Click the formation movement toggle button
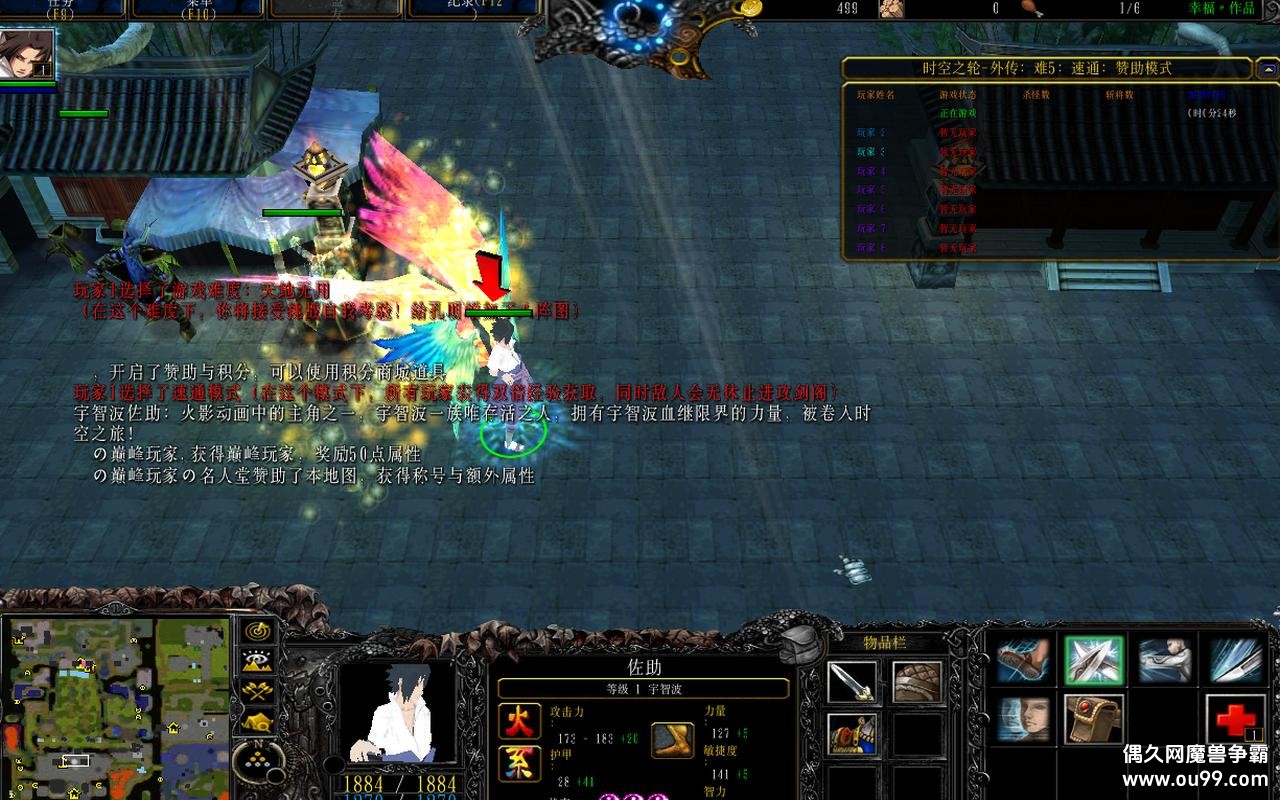 point(258,721)
